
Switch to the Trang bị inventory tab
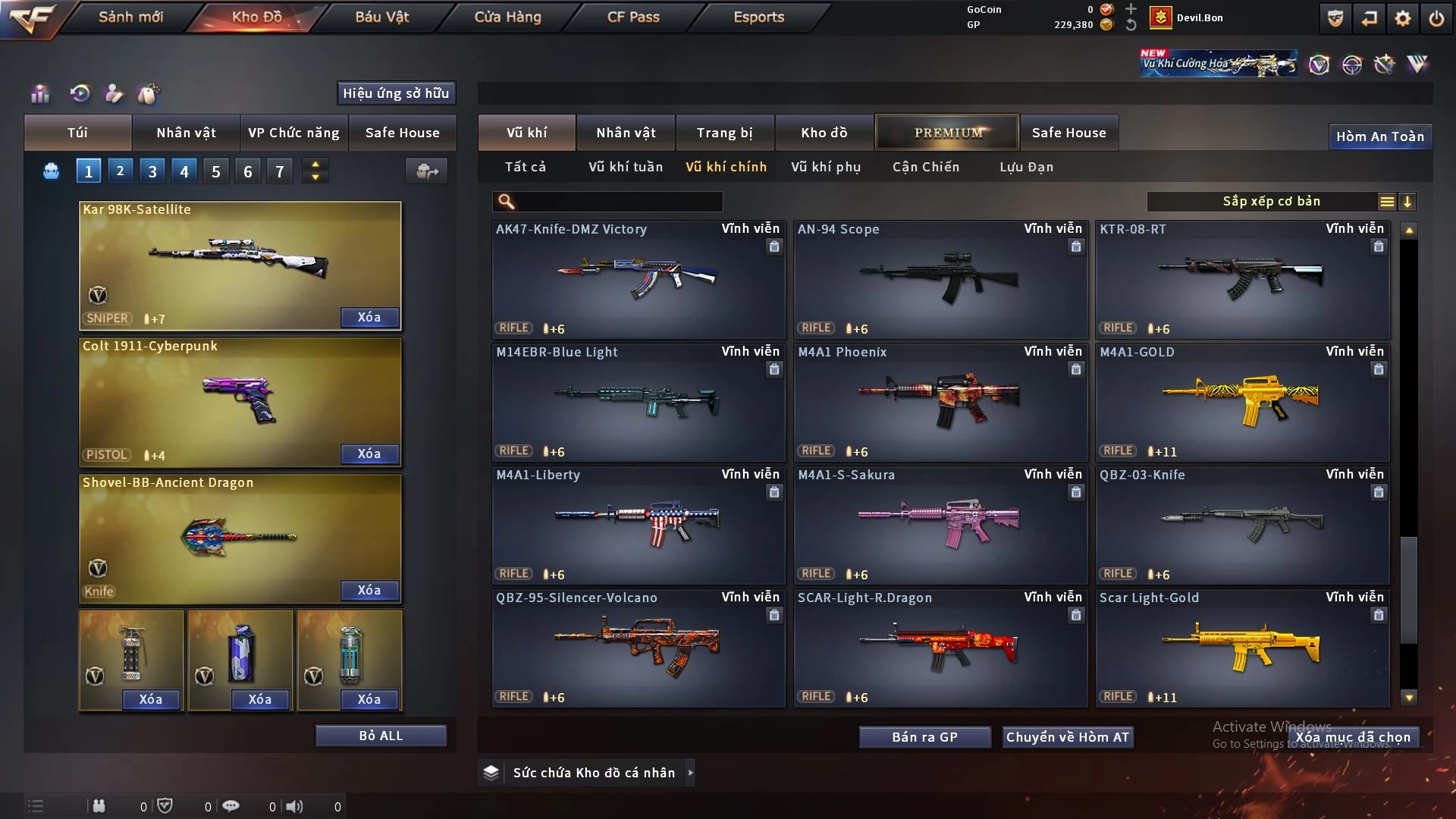tap(724, 133)
